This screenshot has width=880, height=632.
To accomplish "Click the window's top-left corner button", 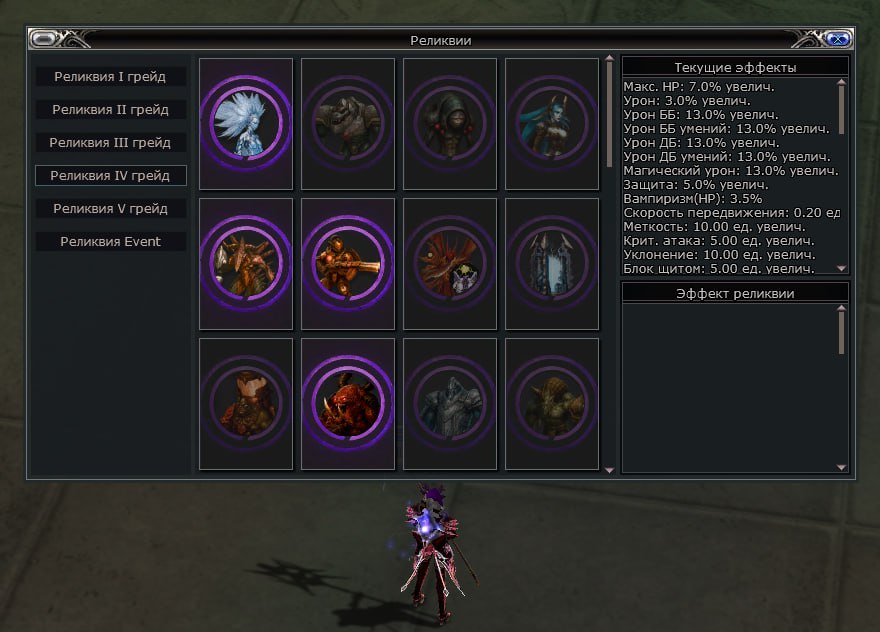I will pos(44,40).
